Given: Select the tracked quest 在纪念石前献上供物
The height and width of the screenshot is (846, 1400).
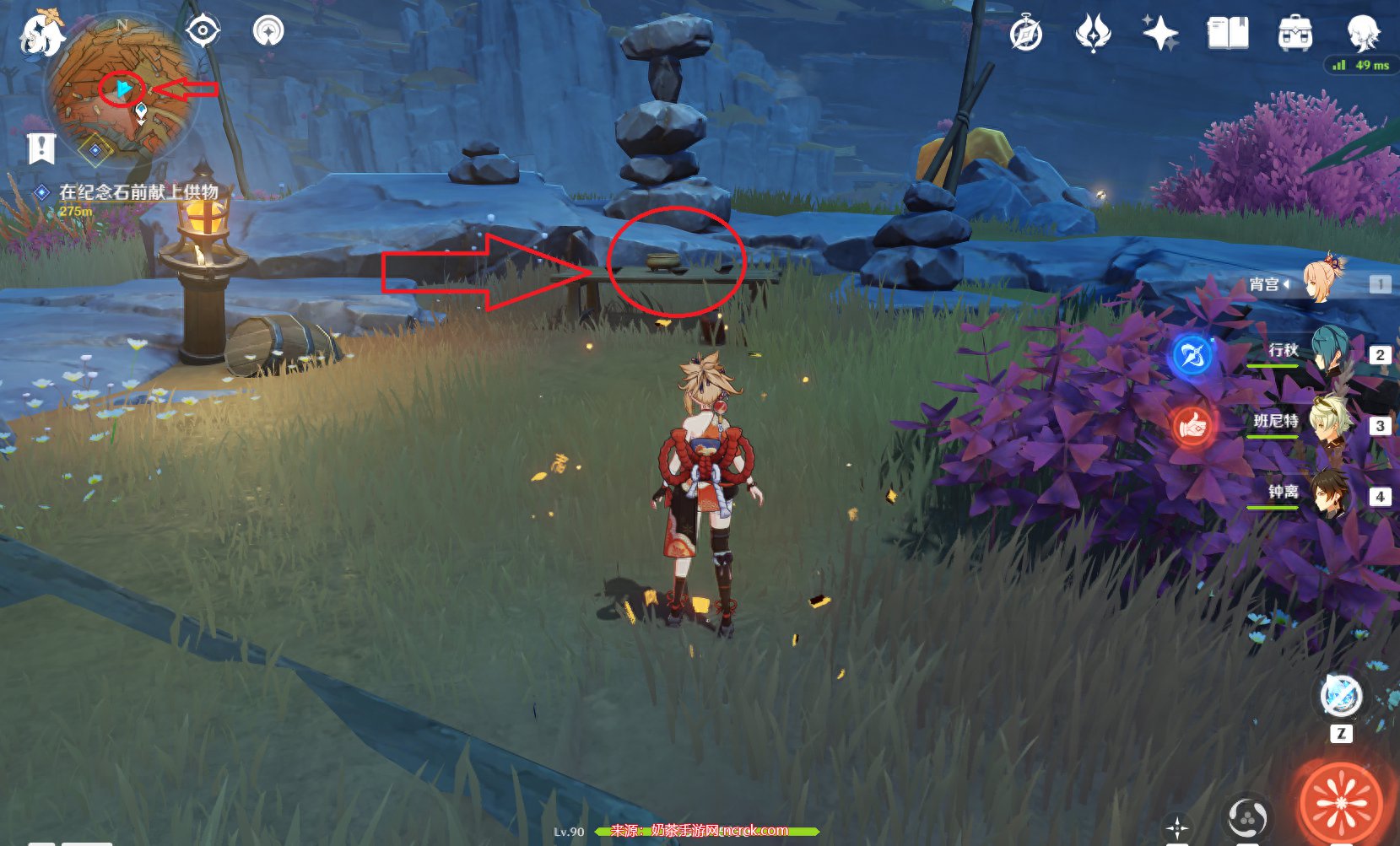Looking at the screenshot, I should (138, 192).
